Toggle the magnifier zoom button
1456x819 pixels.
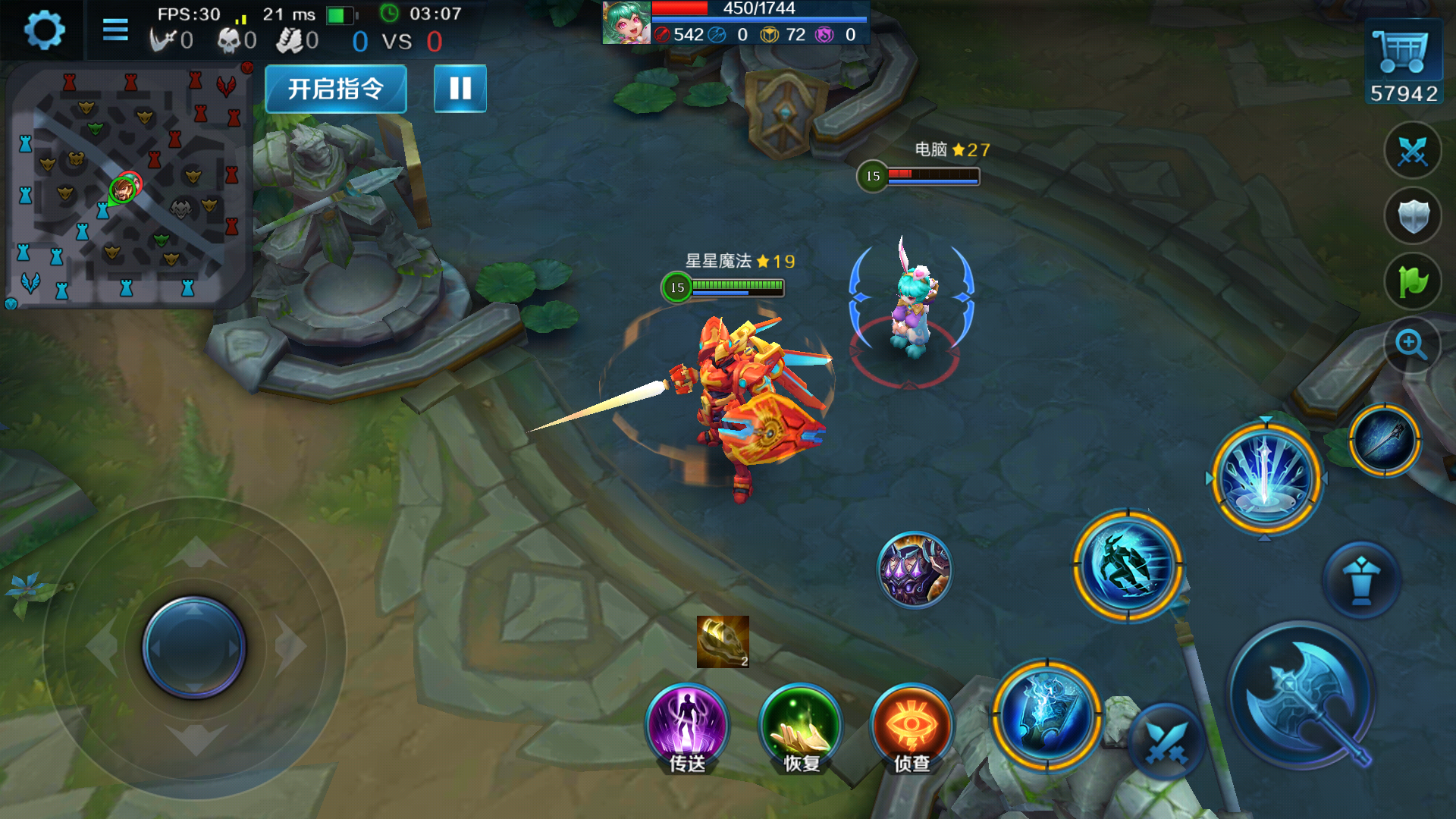tap(1412, 345)
